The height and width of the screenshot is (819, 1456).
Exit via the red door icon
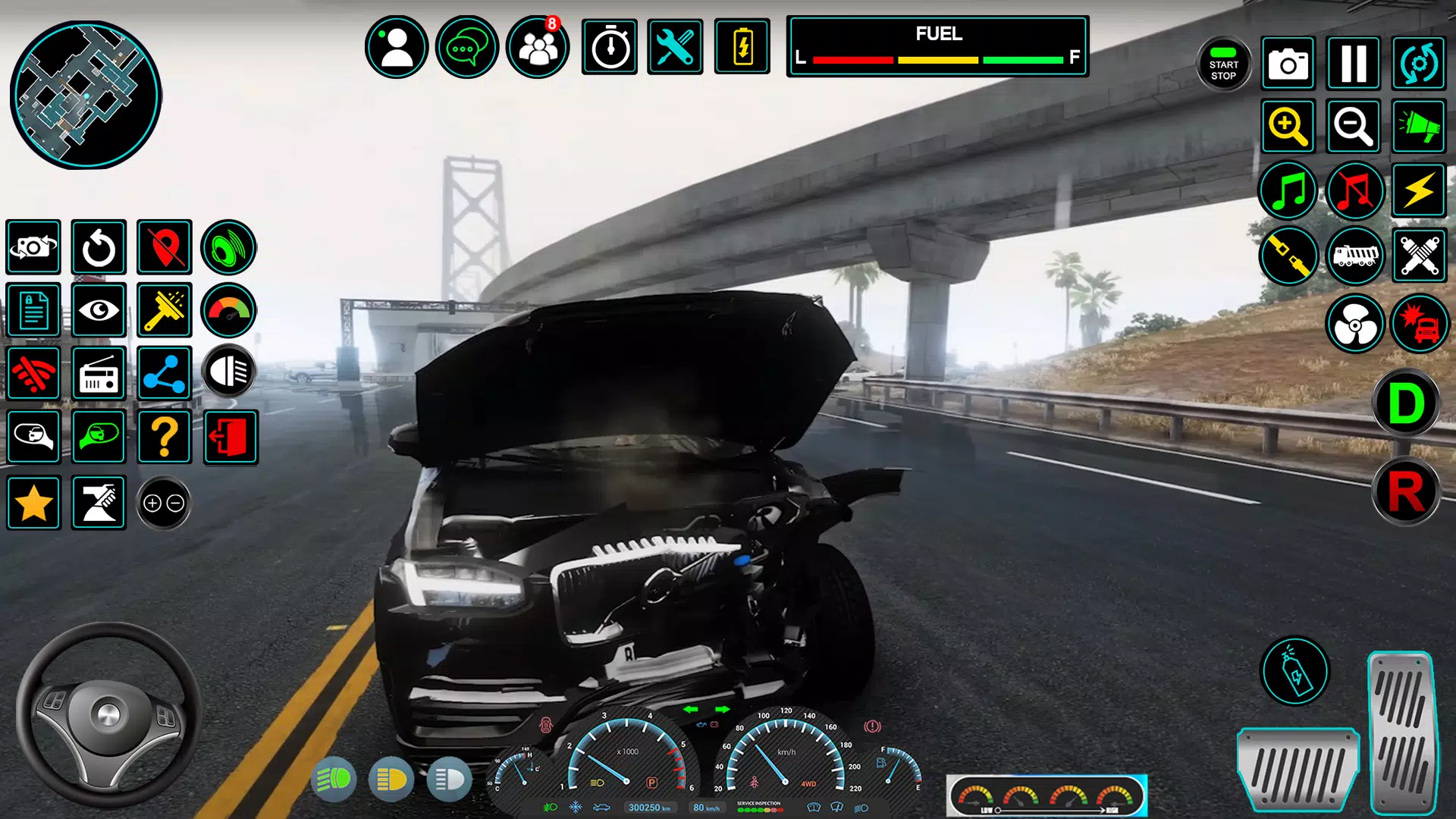231,437
